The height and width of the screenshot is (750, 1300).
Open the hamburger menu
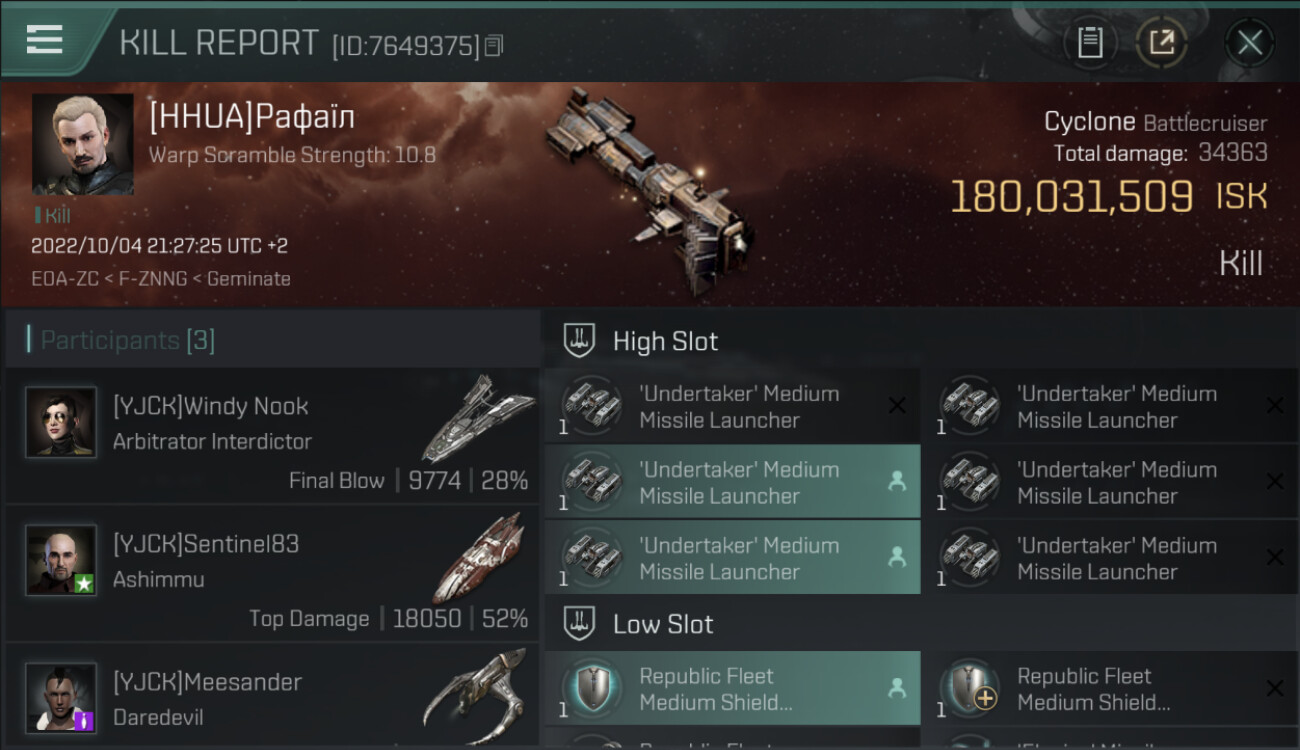pyautogui.click(x=44, y=40)
